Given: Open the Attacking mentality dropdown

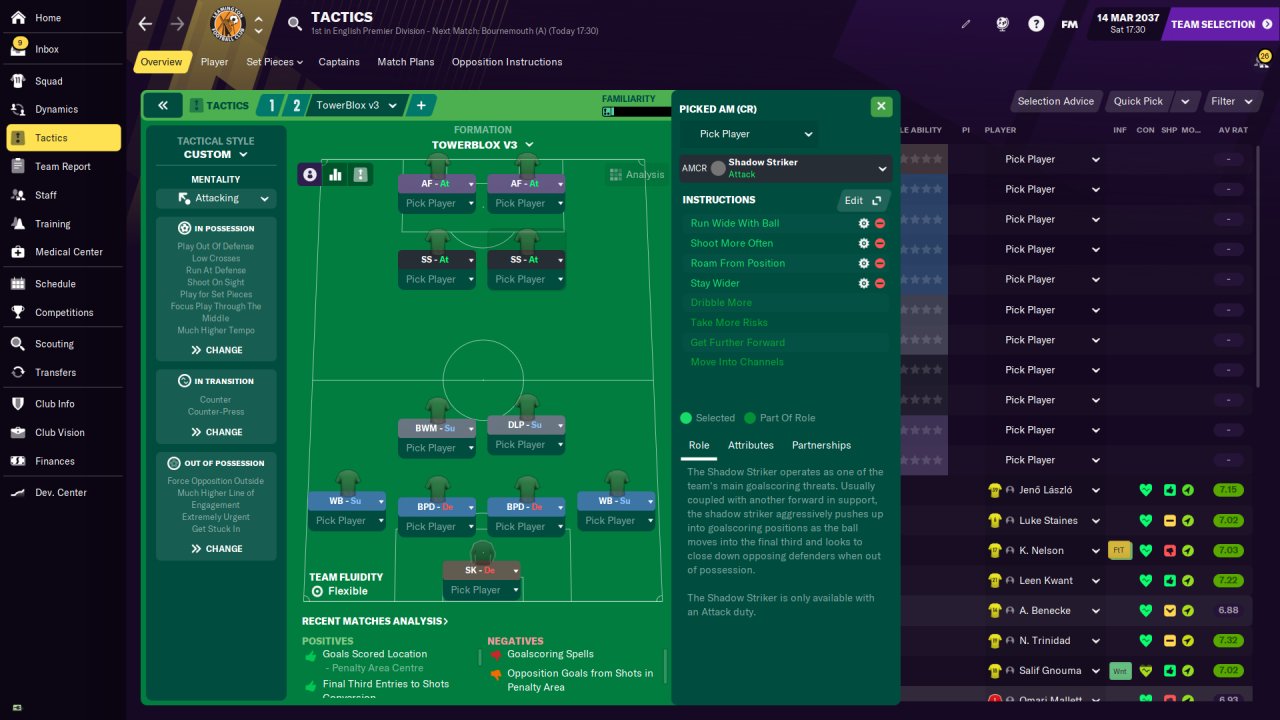Looking at the screenshot, I should pyautogui.click(x=216, y=198).
